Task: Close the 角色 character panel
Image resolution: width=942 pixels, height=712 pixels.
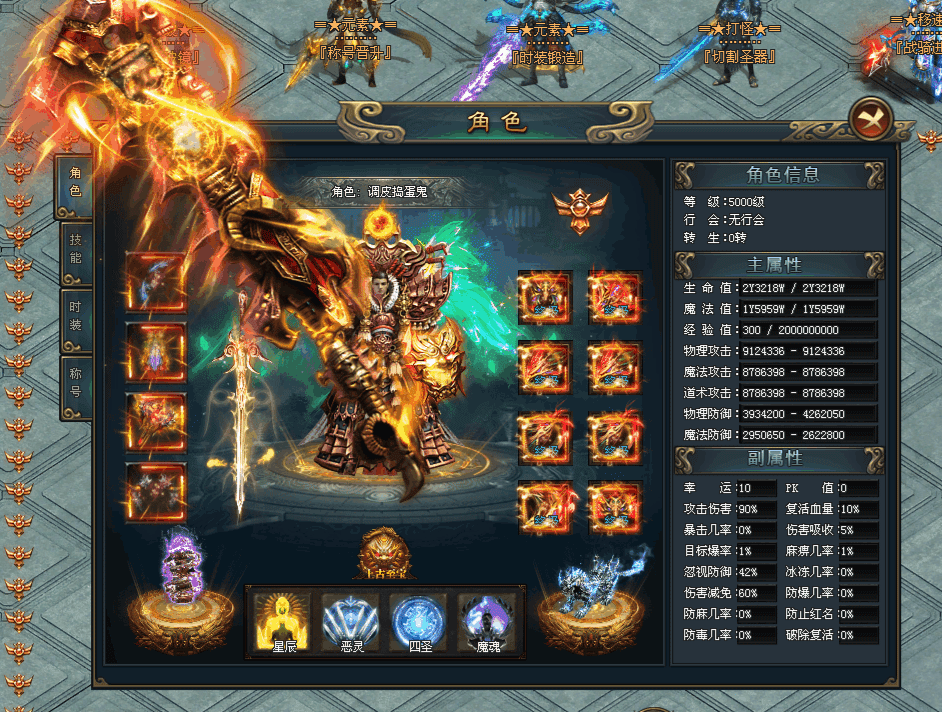Action: [x=870, y=120]
